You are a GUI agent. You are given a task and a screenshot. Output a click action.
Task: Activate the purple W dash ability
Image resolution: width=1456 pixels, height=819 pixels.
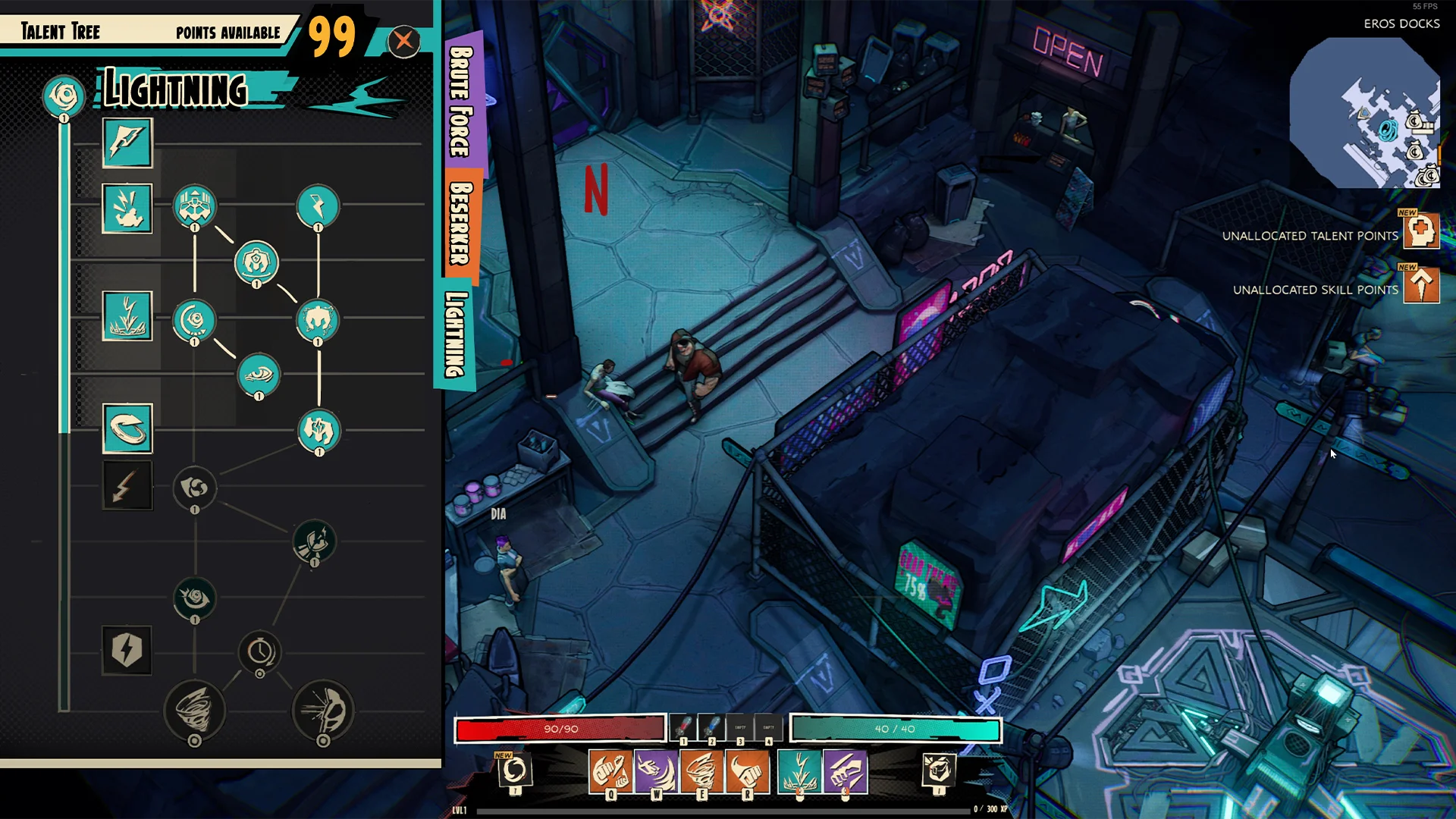[656, 772]
